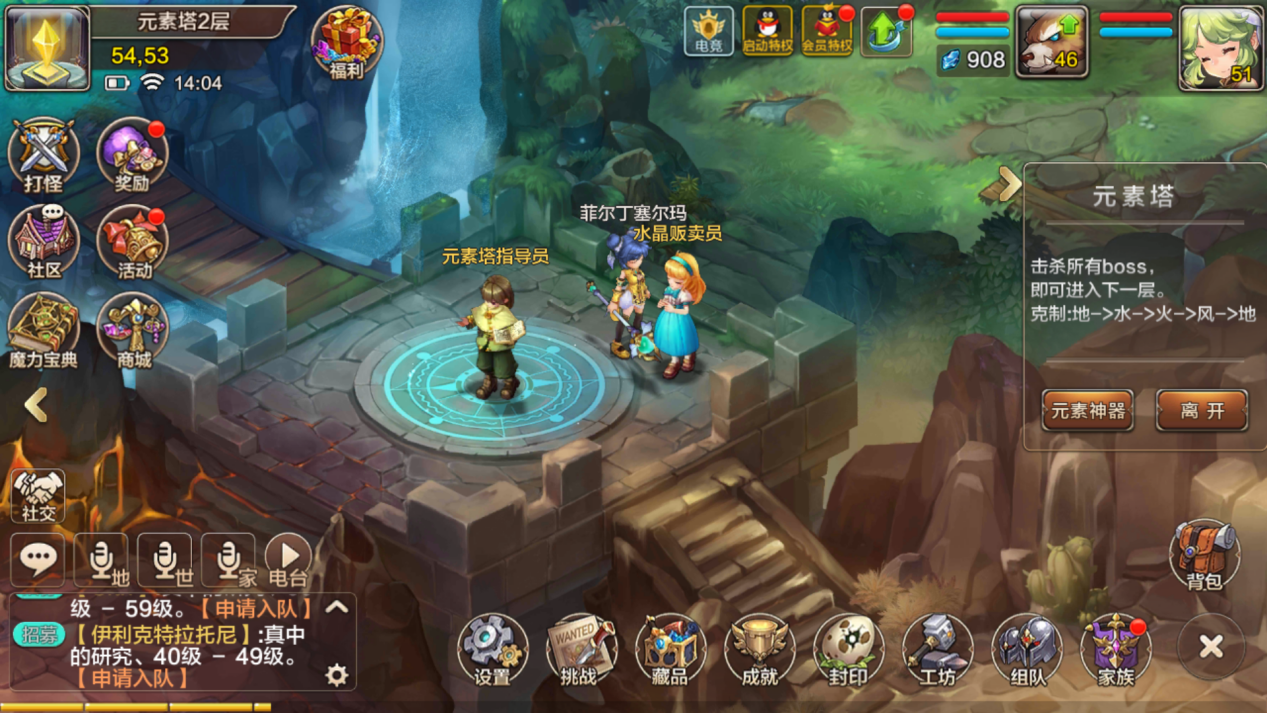
Task: Open the 魔力宝典 book icon
Action: [x=44, y=329]
